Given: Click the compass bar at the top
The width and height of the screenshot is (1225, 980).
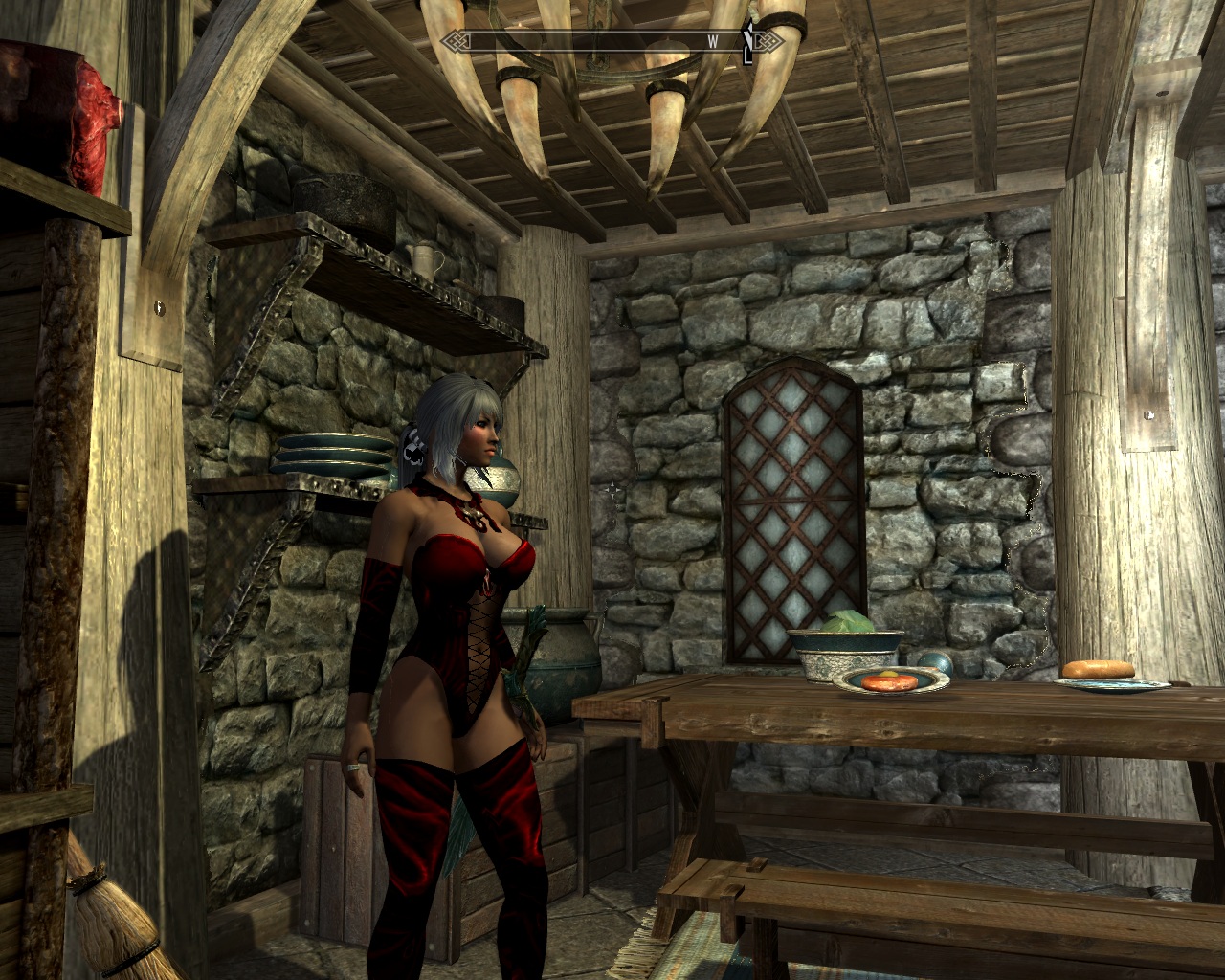Looking at the screenshot, I should (x=612, y=41).
